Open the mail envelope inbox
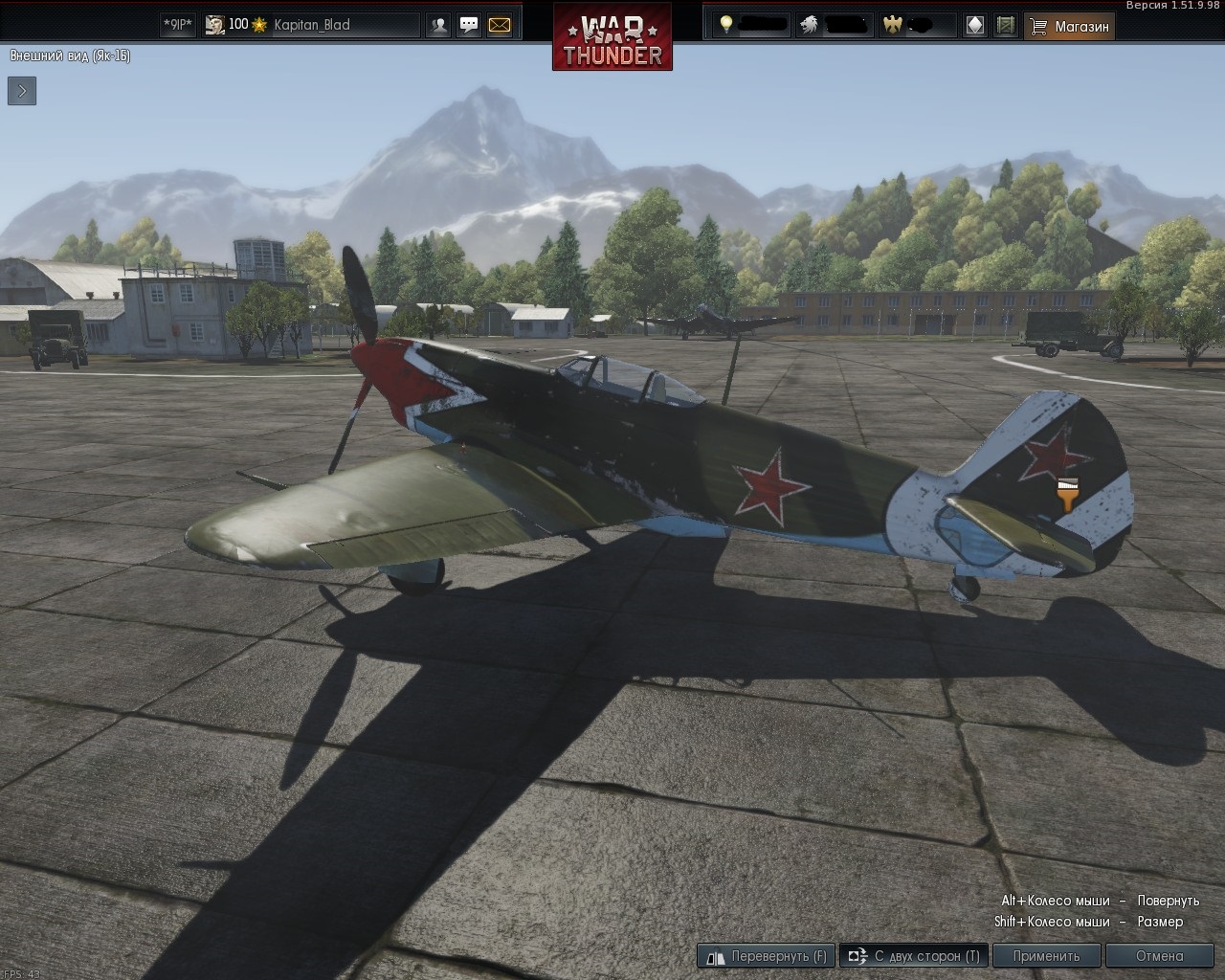This screenshot has width=1225, height=980. click(x=500, y=26)
